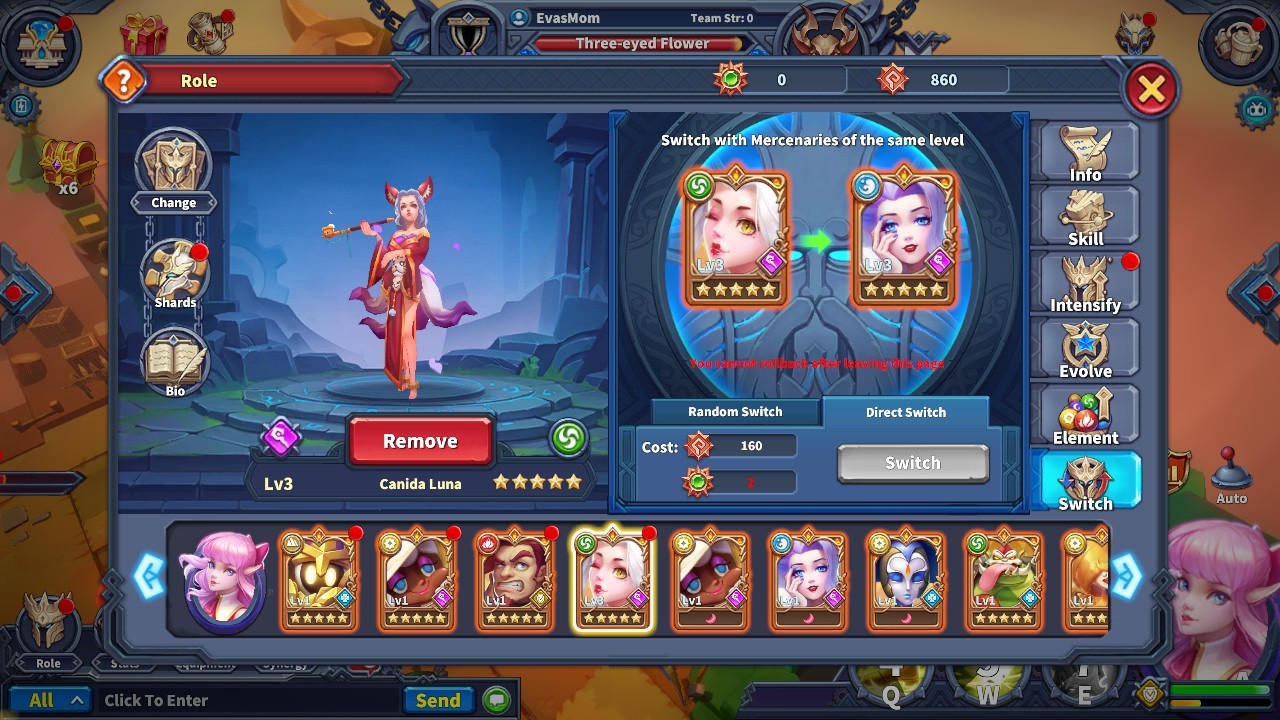Open the Element orbs icon

(1087, 414)
